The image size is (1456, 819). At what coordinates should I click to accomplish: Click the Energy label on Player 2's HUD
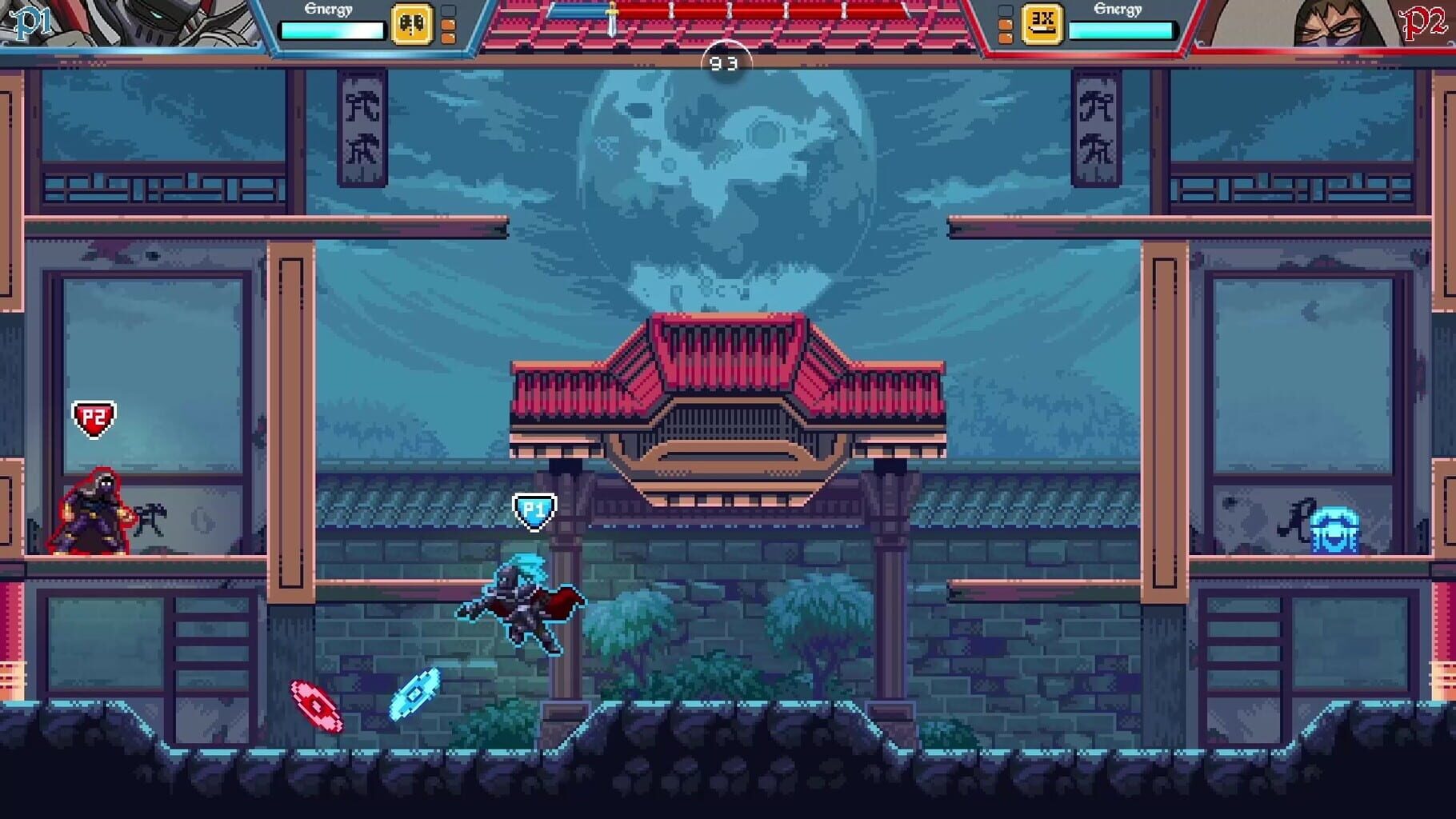pos(1118,10)
